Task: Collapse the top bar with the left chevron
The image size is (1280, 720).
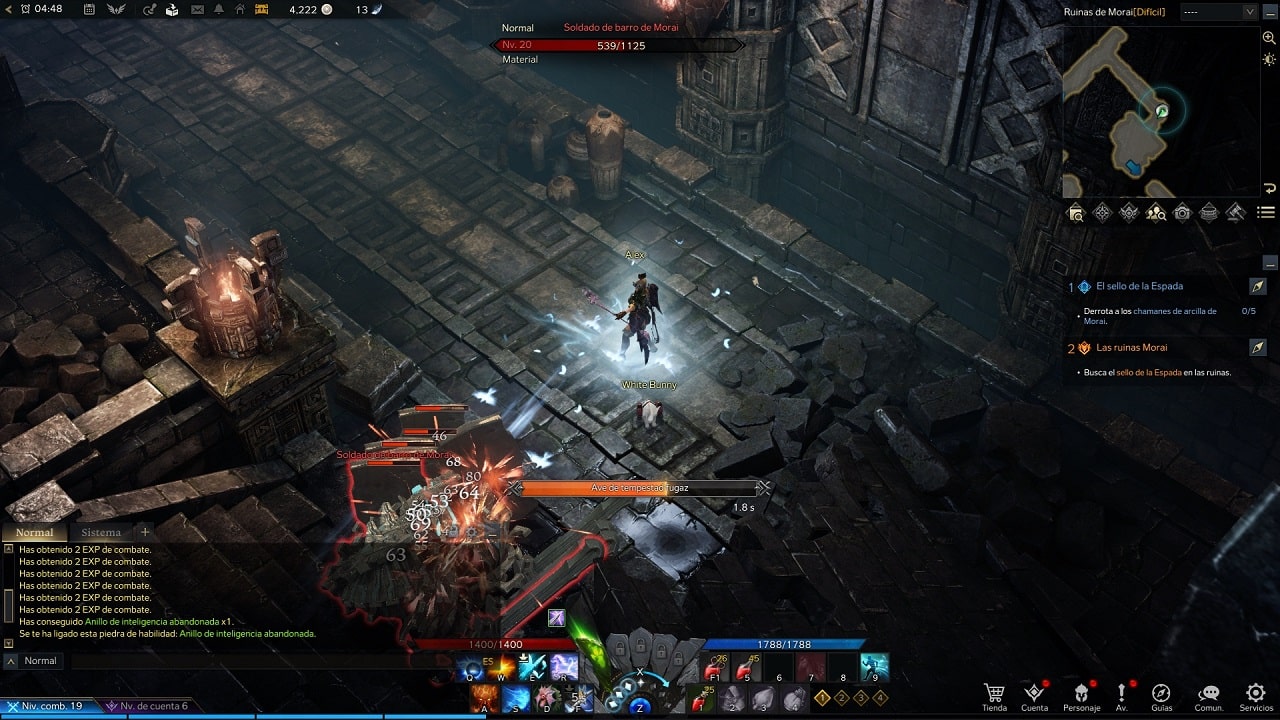Action: tap(8, 11)
